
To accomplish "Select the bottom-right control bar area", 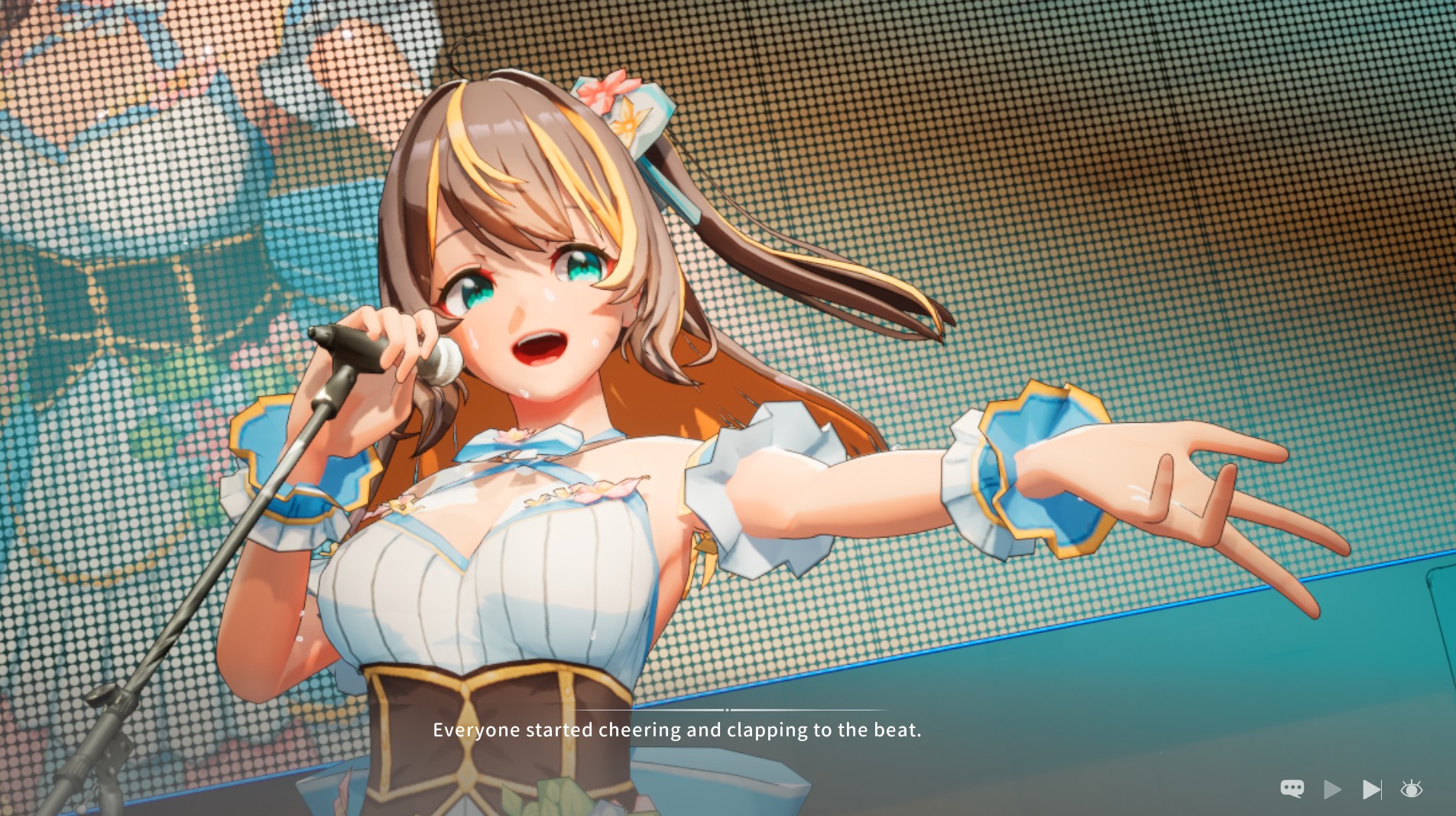I will [x=1353, y=789].
